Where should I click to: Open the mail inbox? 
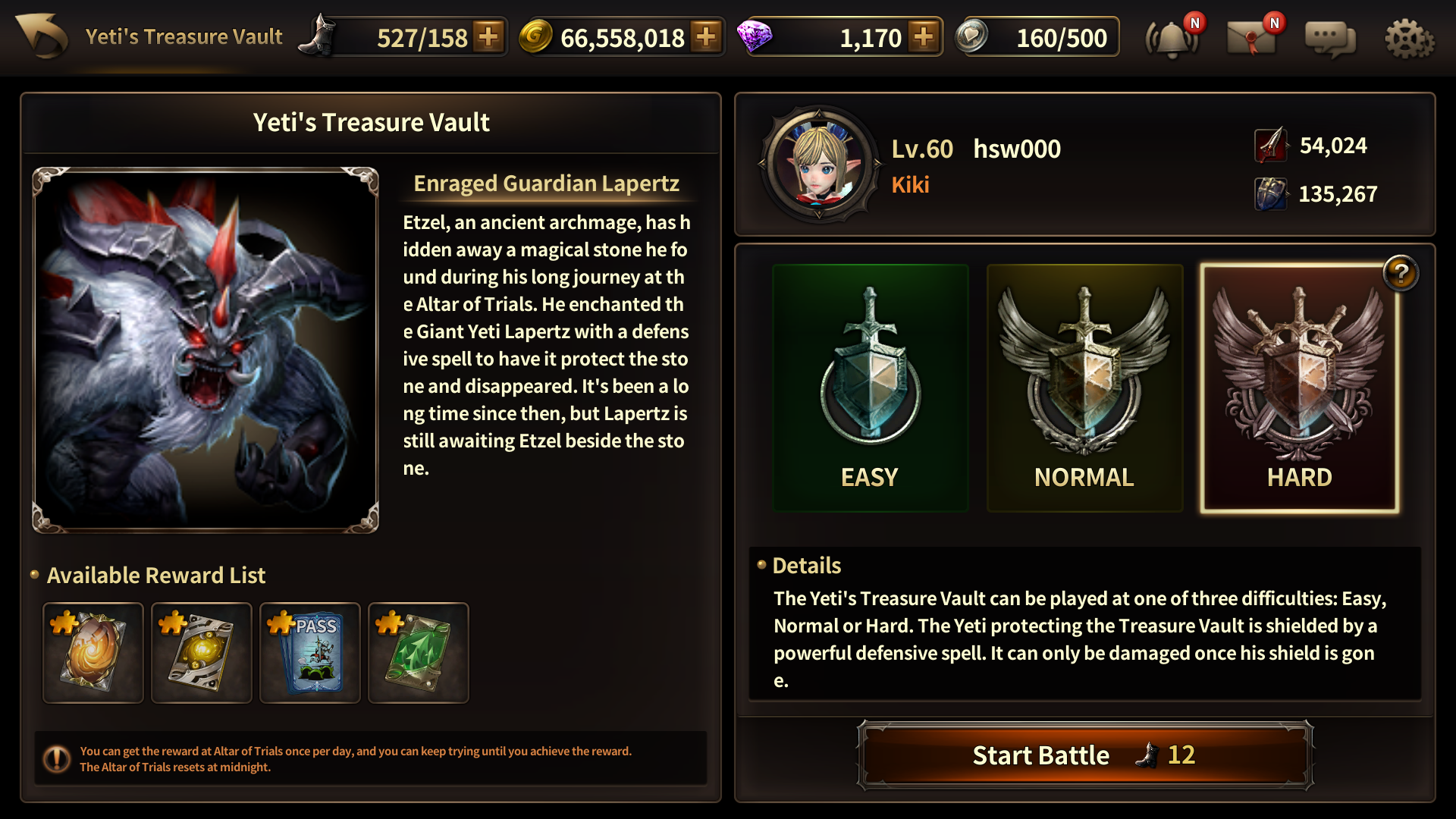1251,38
